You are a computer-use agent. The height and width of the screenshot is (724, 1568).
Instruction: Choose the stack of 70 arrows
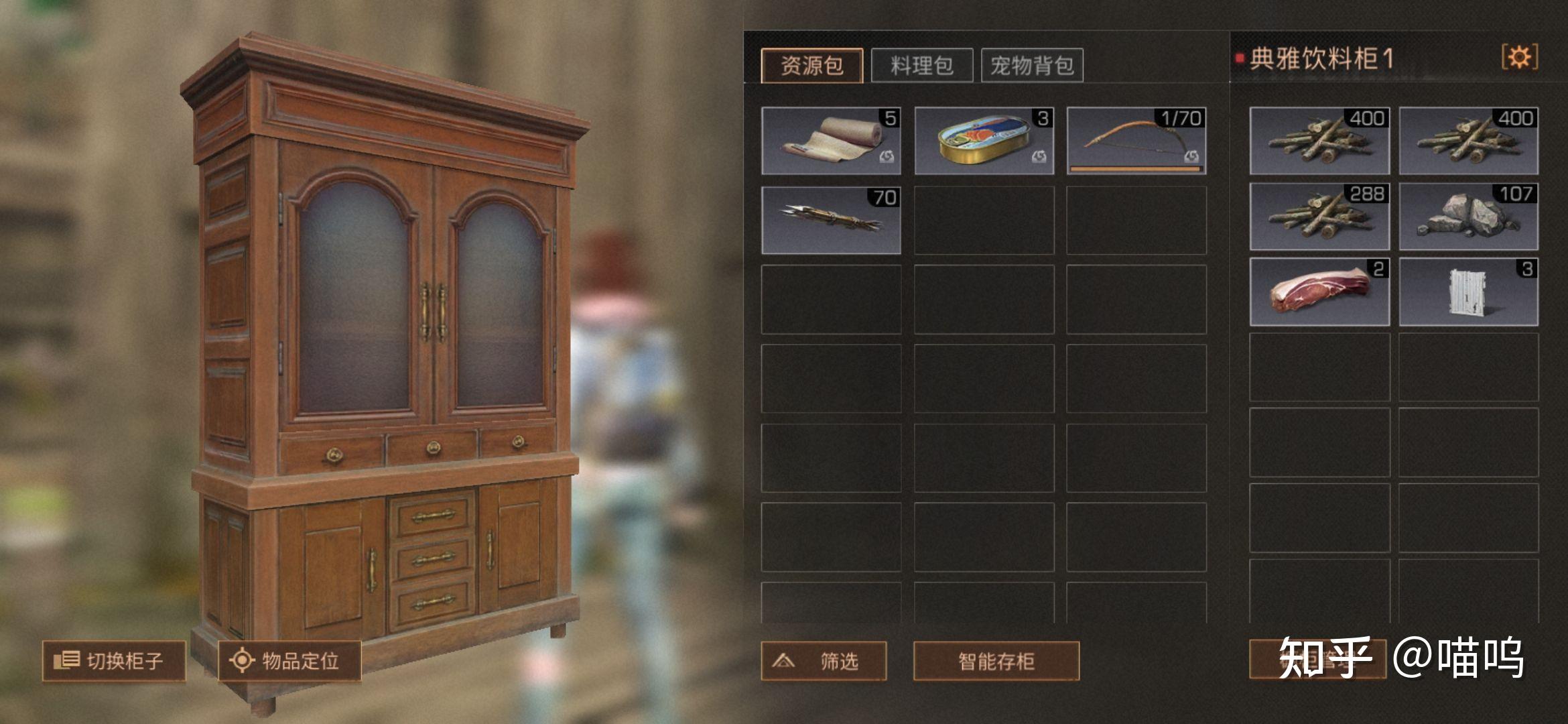pyautogui.click(x=831, y=220)
